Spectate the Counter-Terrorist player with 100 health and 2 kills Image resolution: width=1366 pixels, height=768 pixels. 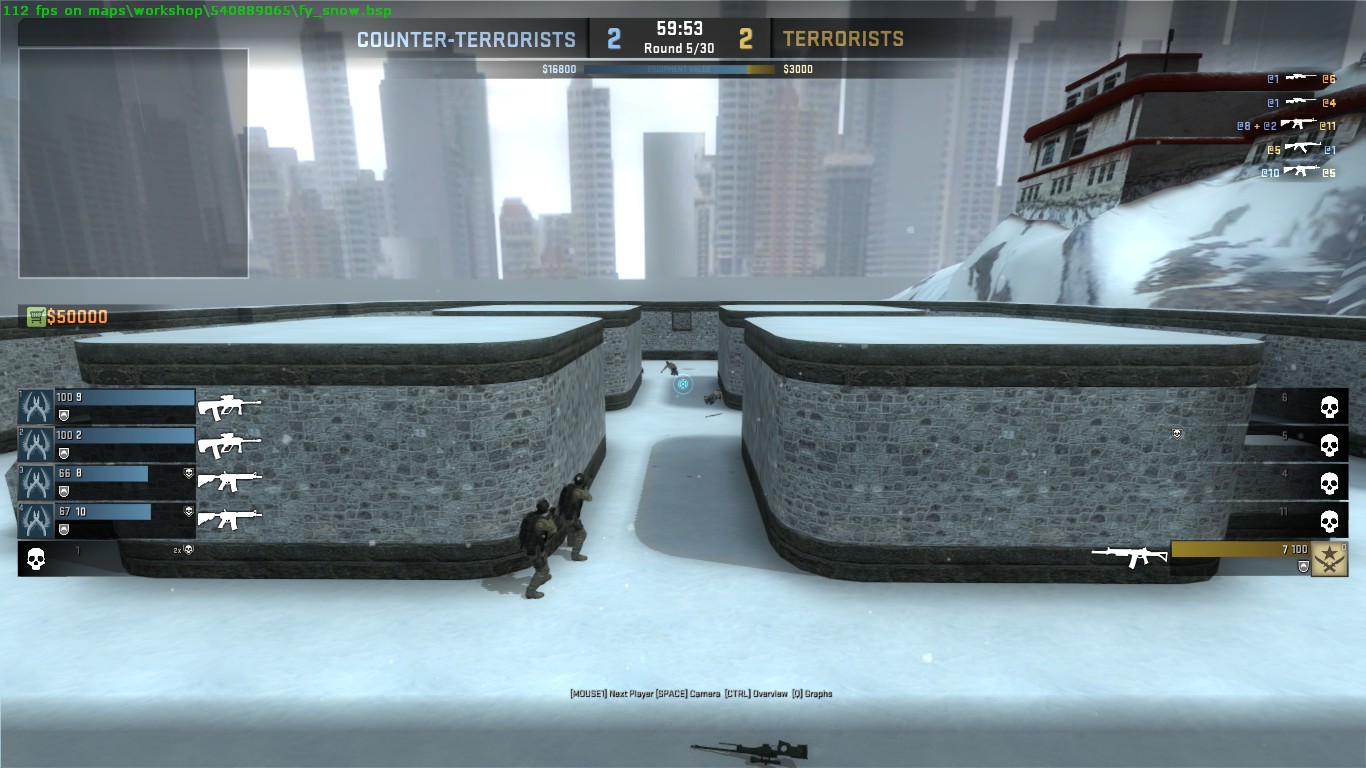[107, 444]
